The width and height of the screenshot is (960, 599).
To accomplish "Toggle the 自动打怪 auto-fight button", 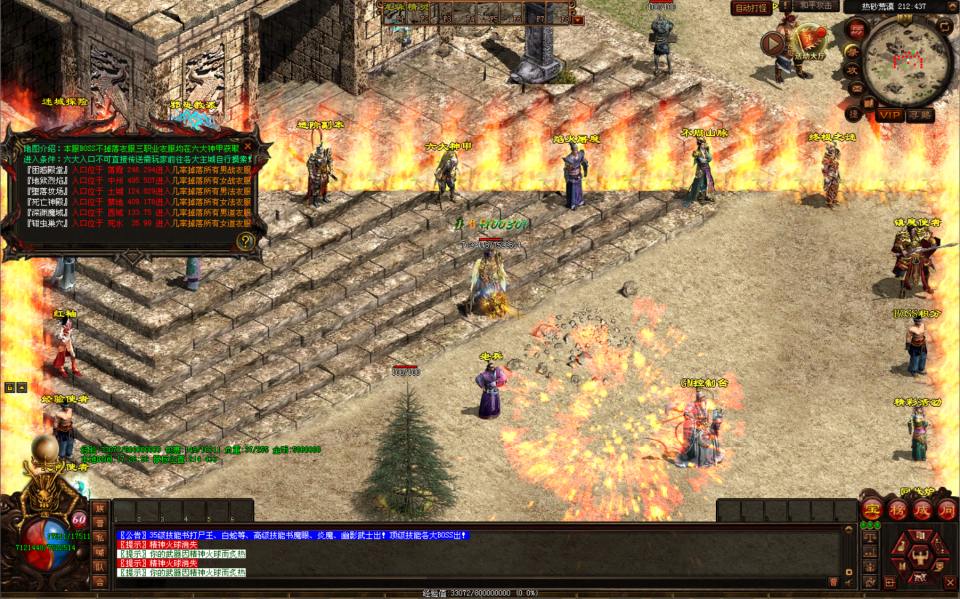I will [751, 7].
